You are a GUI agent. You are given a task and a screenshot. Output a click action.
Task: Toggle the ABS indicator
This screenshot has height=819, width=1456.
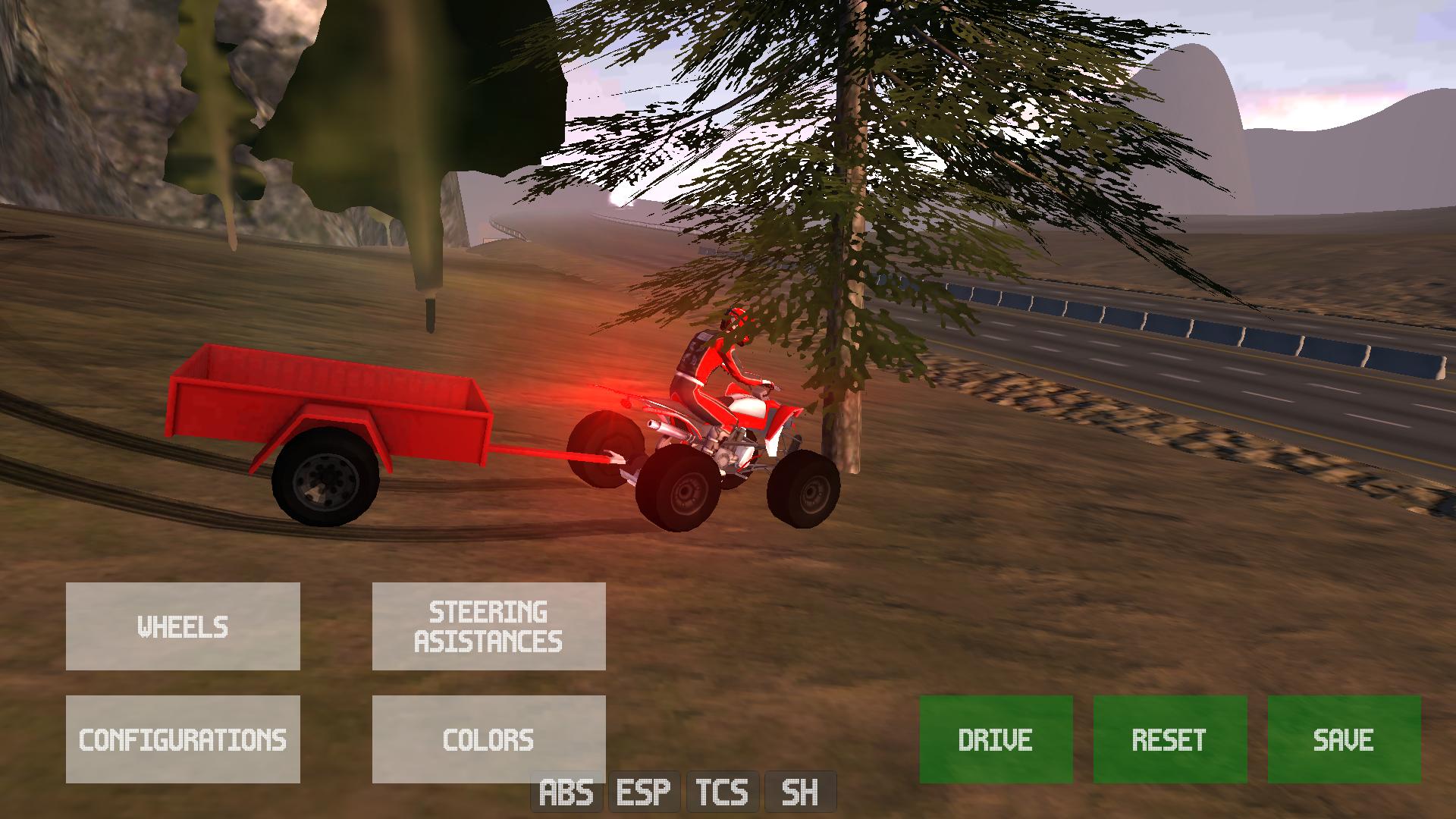click(566, 793)
